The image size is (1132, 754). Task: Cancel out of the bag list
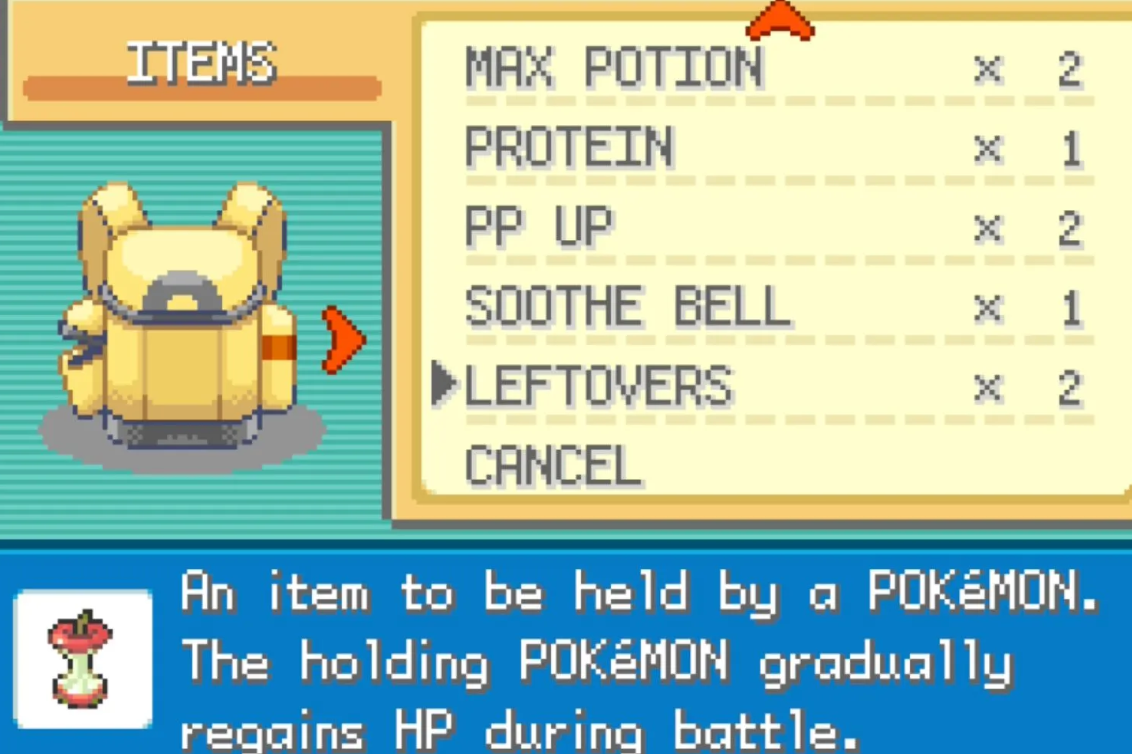click(x=553, y=466)
